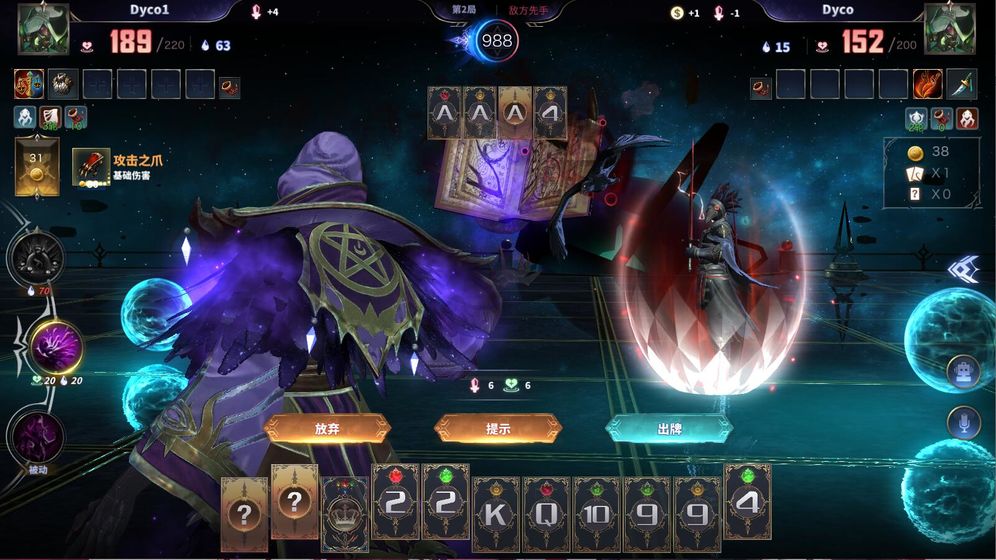Choose the Q card in hand
This screenshot has height=560, width=996.
546,514
